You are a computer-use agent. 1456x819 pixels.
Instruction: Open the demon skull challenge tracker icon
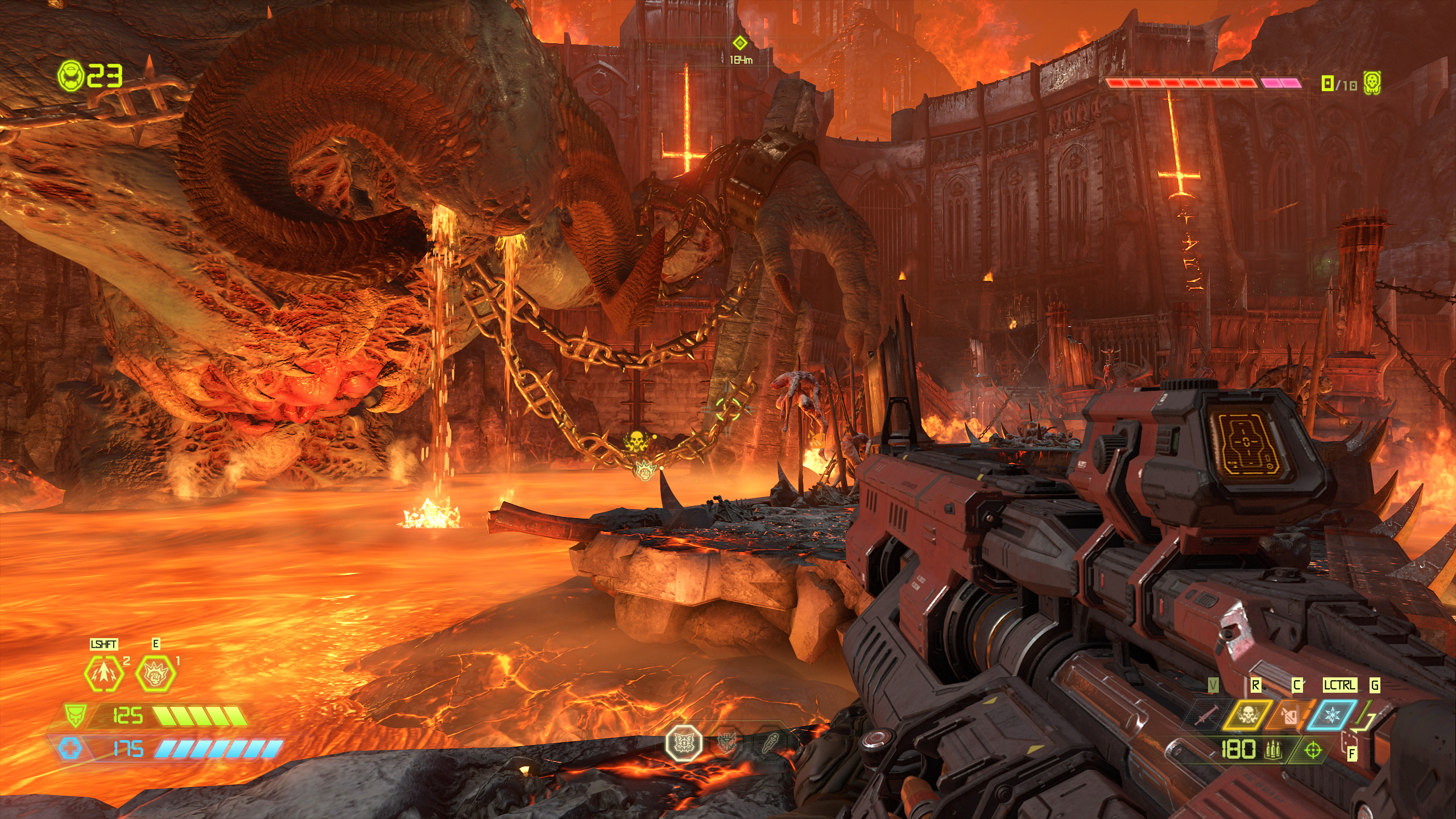point(1372,84)
